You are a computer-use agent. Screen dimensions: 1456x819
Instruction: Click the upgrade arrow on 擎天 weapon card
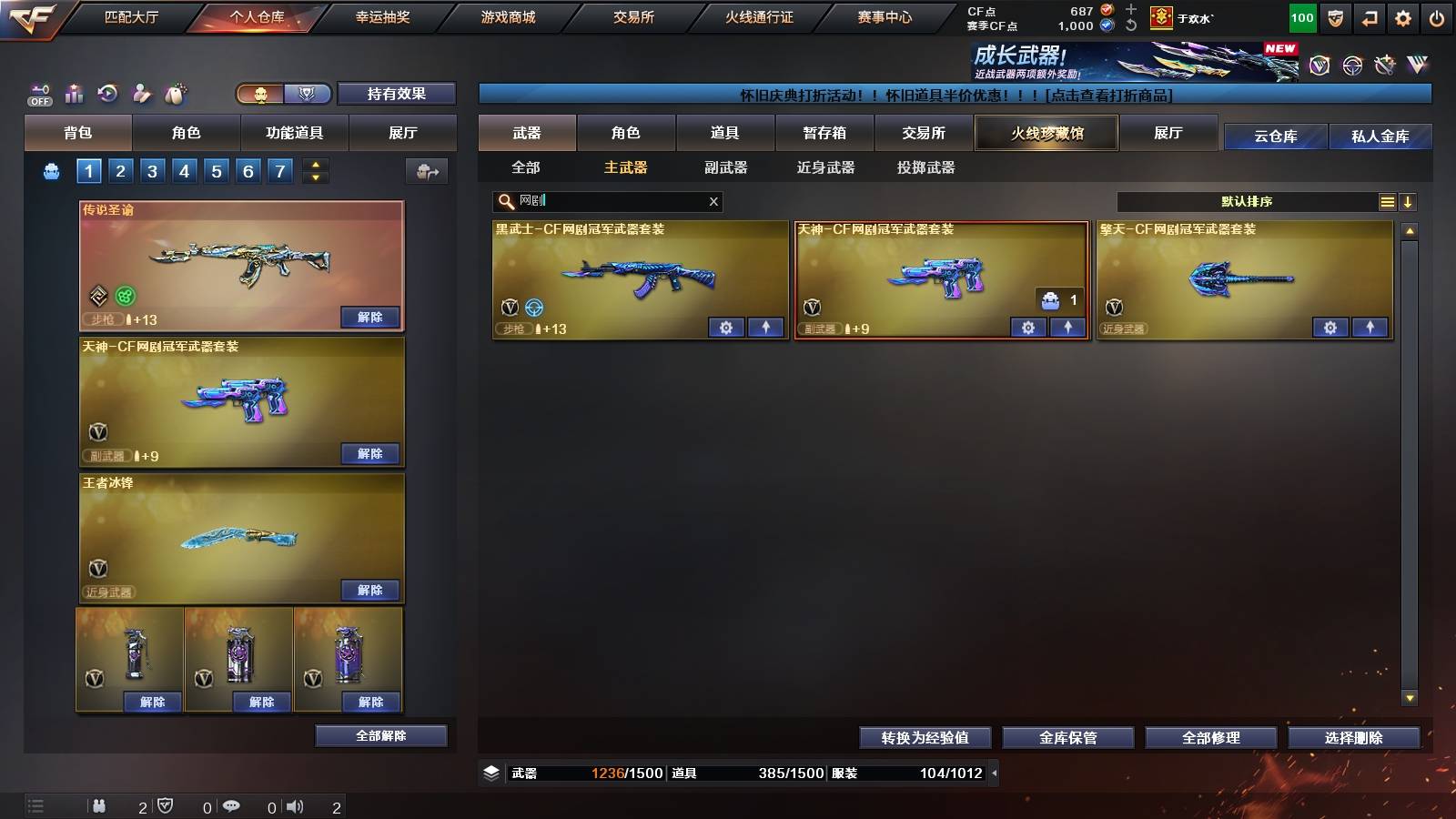(x=1369, y=328)
